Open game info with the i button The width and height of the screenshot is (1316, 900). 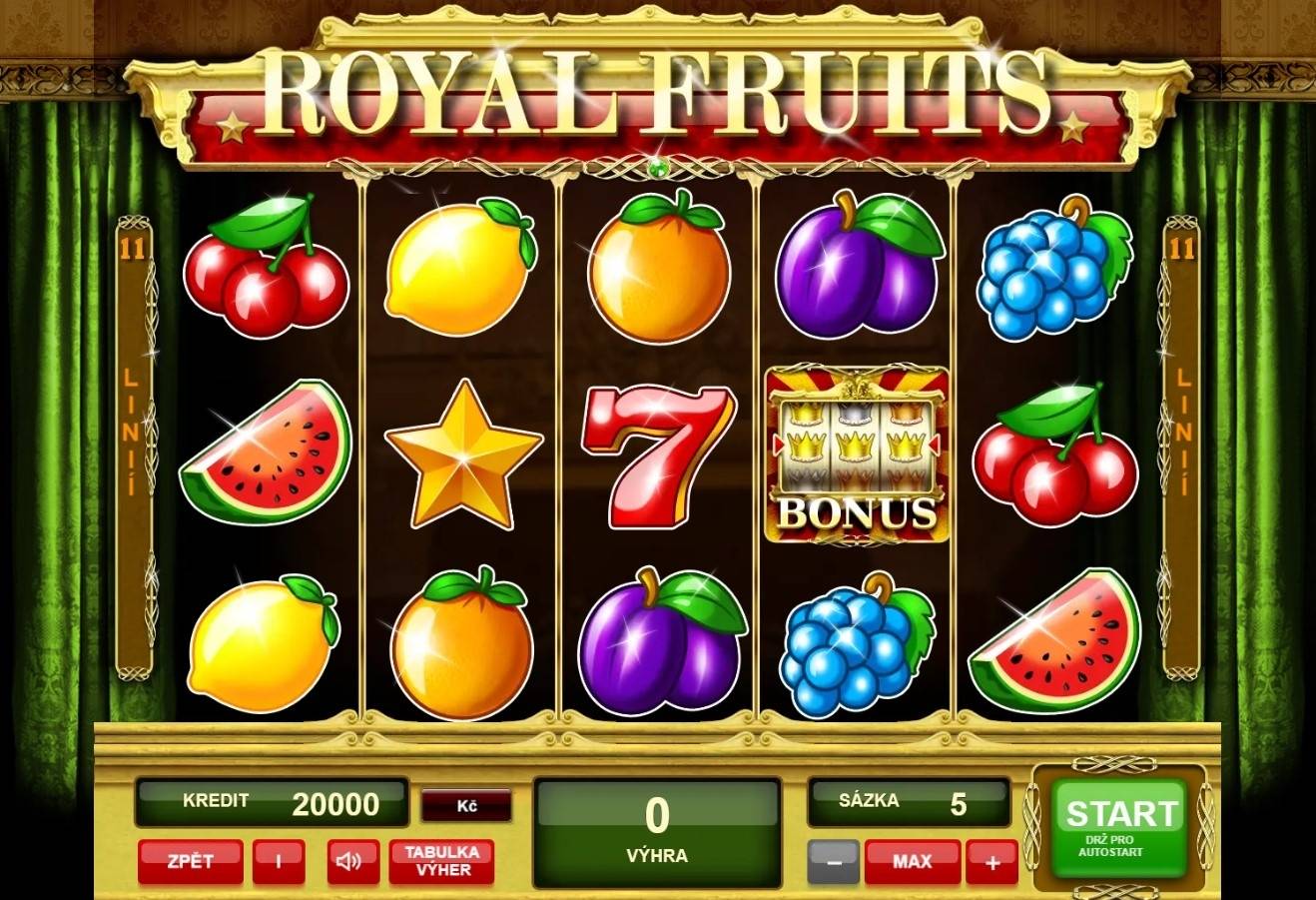278,860
